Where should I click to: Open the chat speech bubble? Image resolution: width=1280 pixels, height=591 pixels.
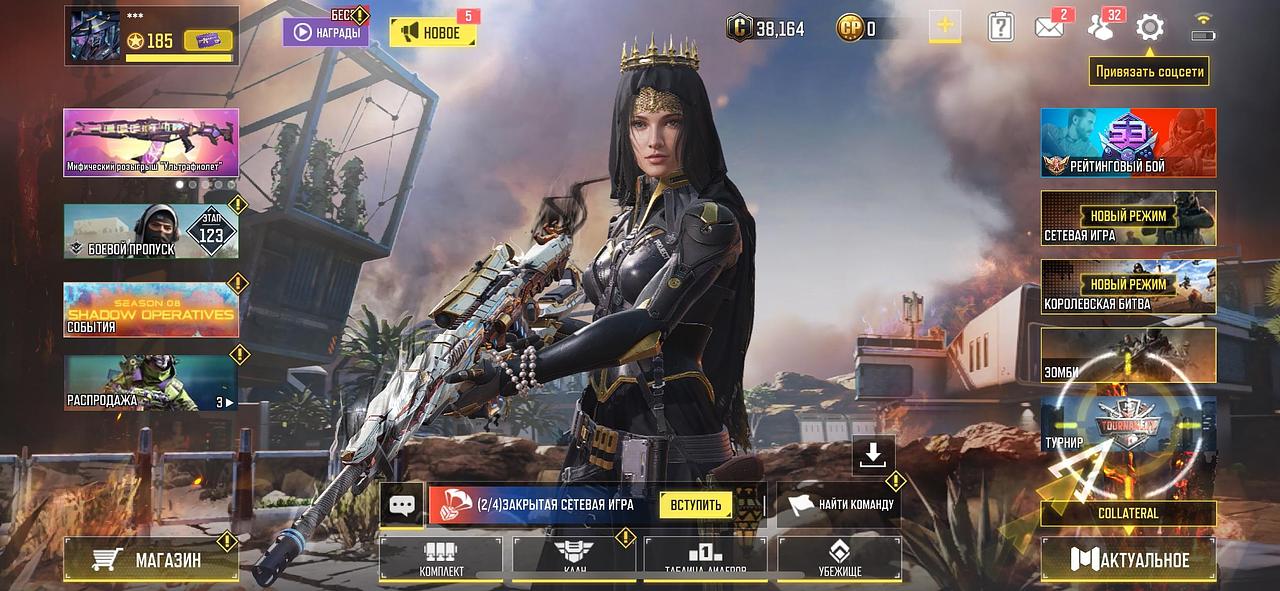click(x=402, y=505)
